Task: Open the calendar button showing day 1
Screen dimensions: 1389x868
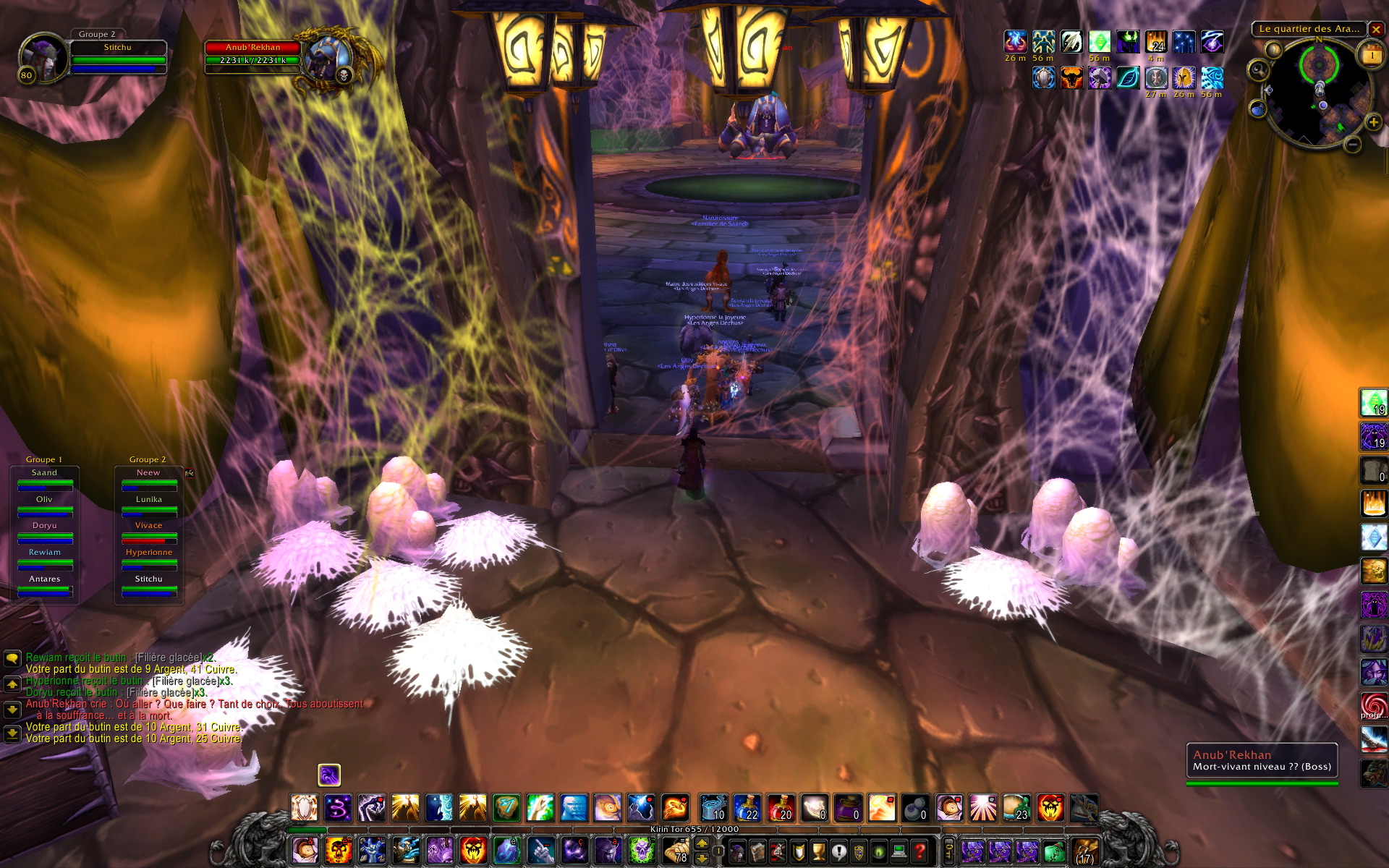Action: pos(1372,56)
